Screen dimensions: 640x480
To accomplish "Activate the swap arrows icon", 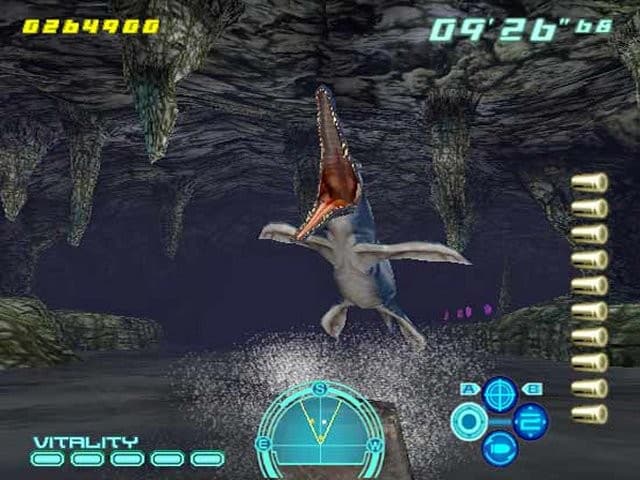I will coord(531,421).
